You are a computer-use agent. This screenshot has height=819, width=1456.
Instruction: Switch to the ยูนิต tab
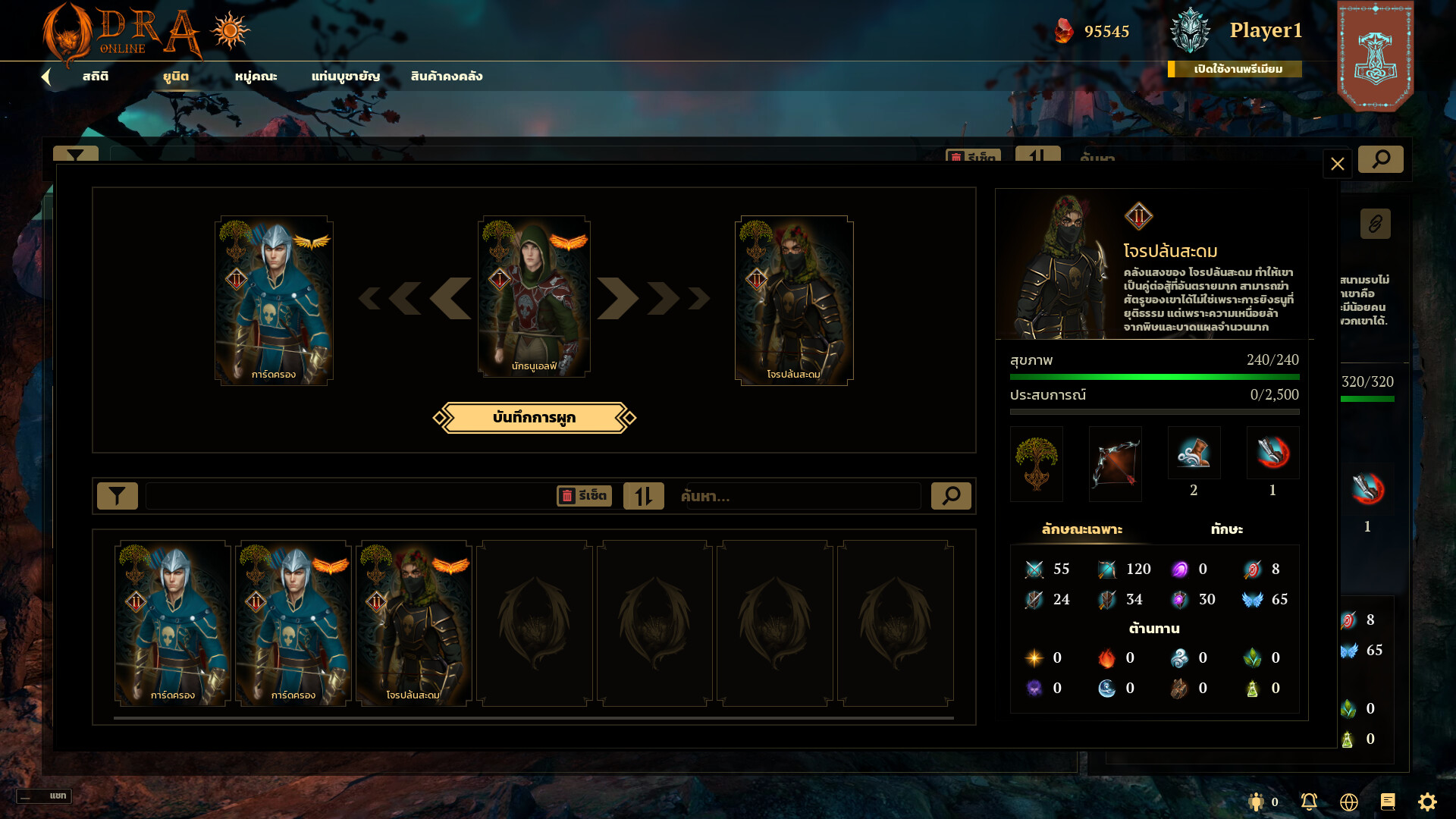click(x=176, y=77)
